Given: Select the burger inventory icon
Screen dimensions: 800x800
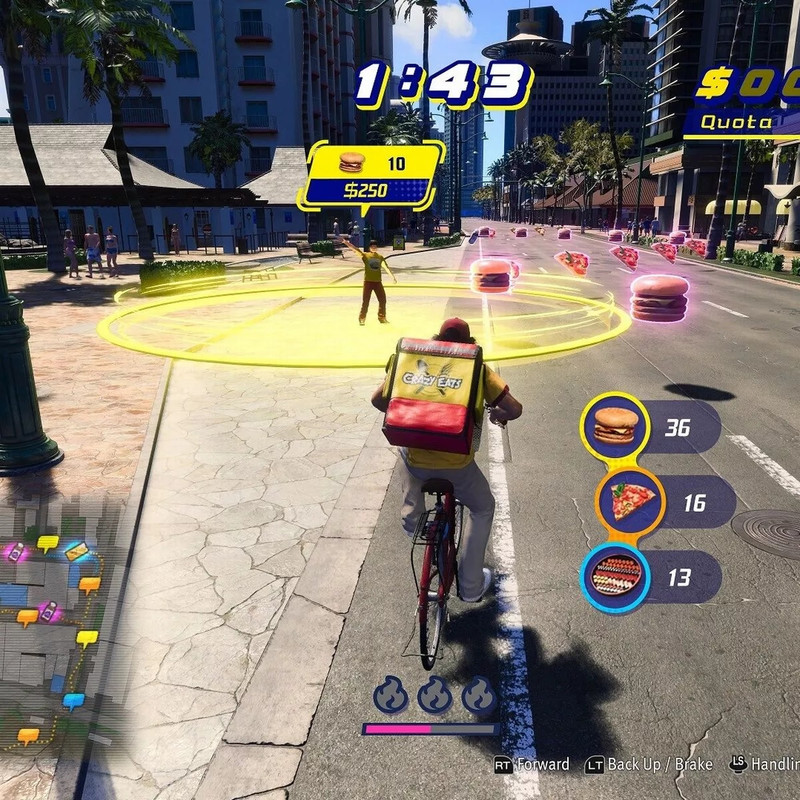Looking at the screenshot, I should (615, 427).
